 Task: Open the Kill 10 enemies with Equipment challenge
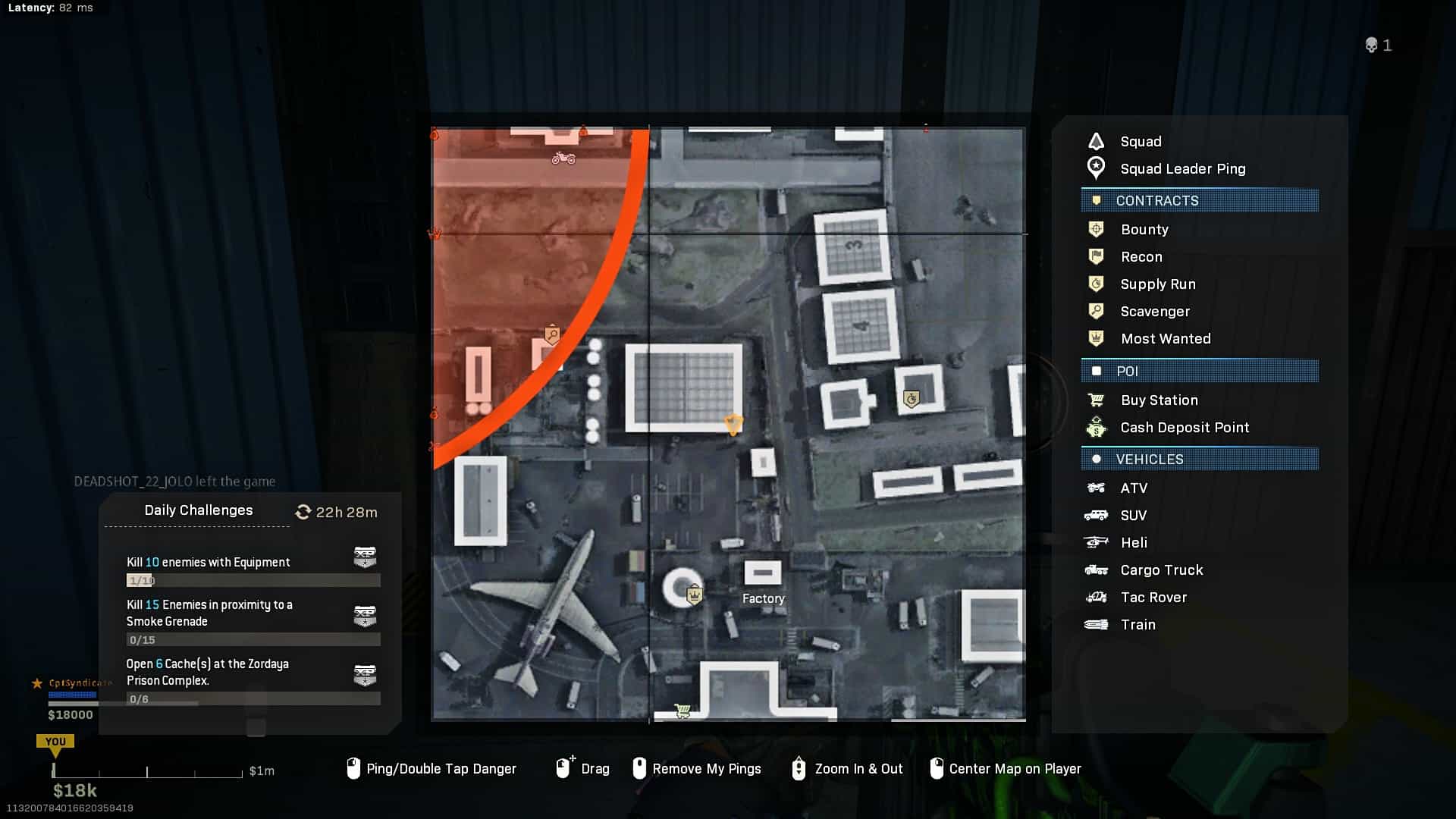(x=208, y=563)
